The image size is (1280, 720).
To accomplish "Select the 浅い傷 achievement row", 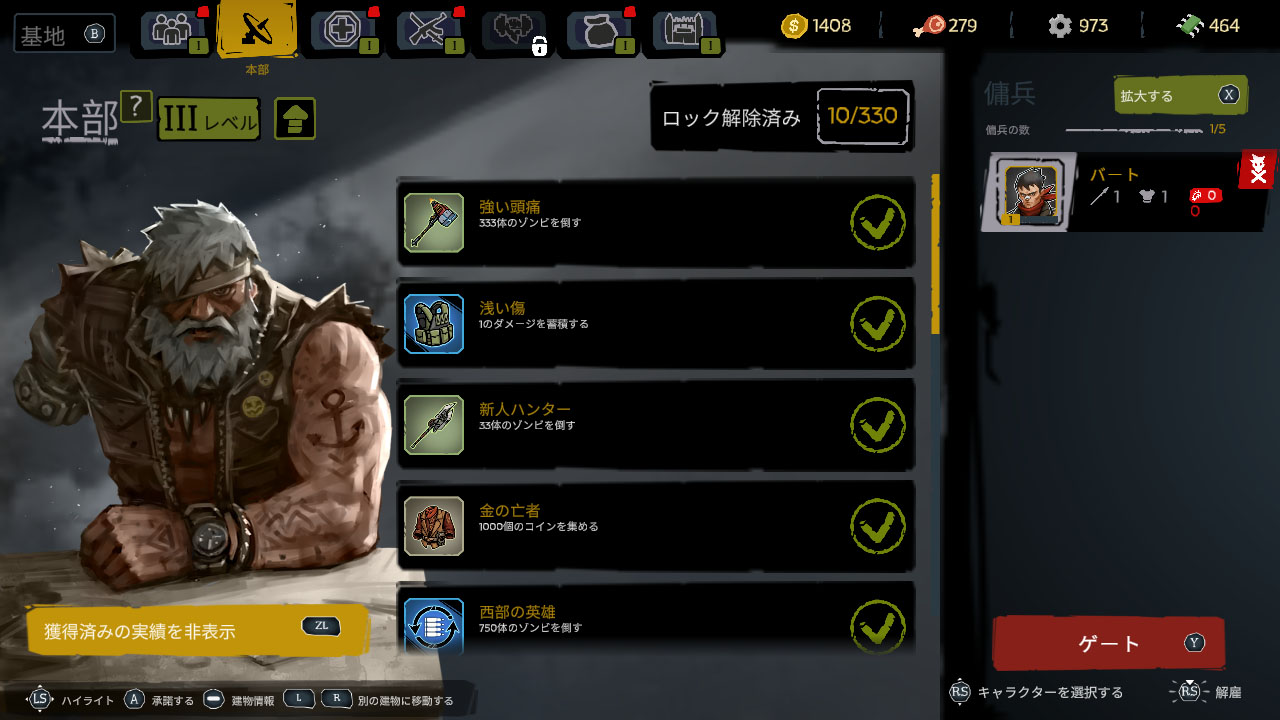I will (x=655, y=323).
